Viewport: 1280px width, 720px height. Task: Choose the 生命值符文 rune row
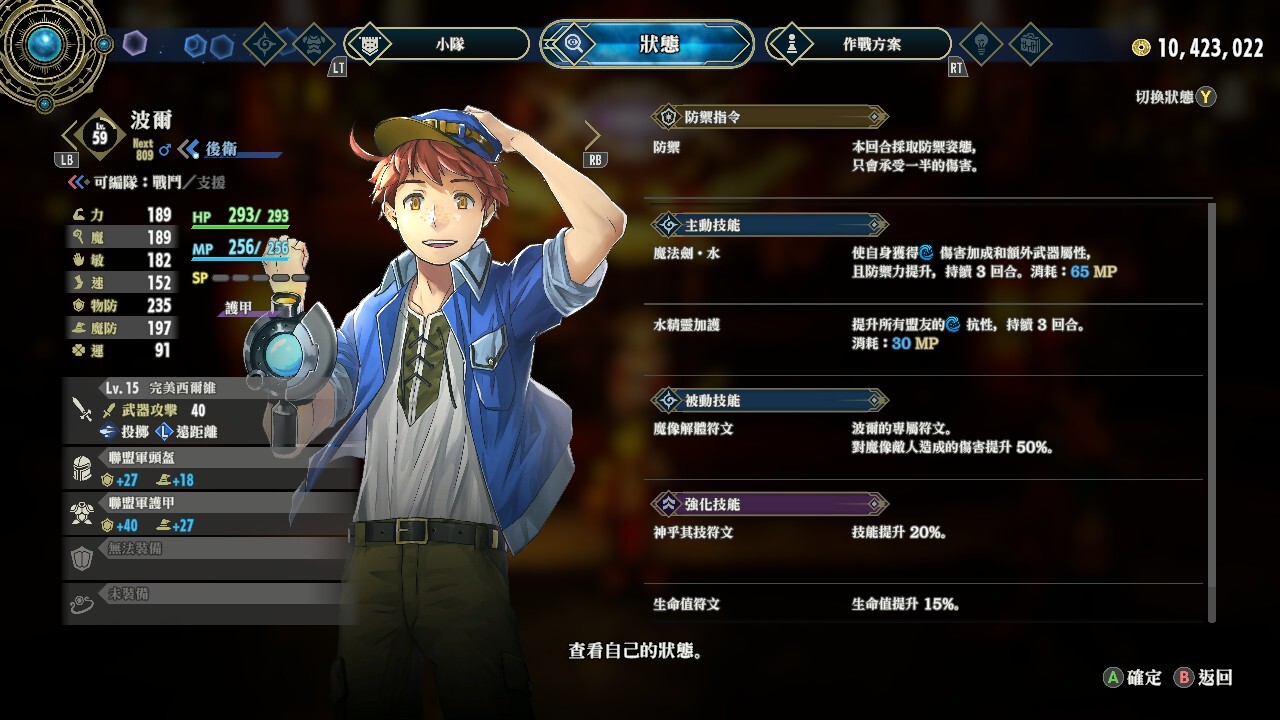(925, 604)
